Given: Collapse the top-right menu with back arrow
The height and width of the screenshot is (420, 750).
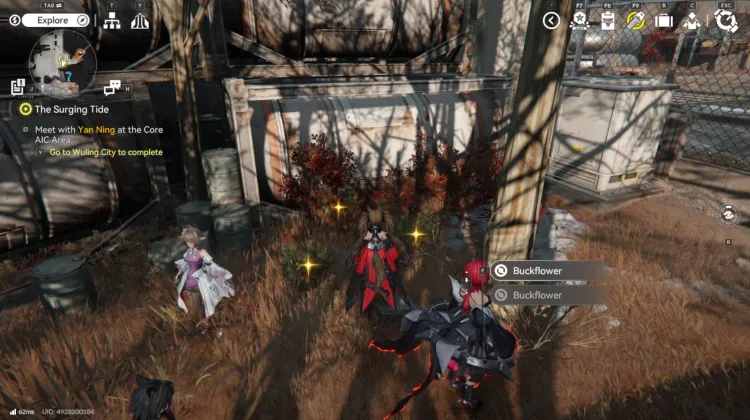Looking at the screenshot, I should pyautogui.click(x=551, y=20).
